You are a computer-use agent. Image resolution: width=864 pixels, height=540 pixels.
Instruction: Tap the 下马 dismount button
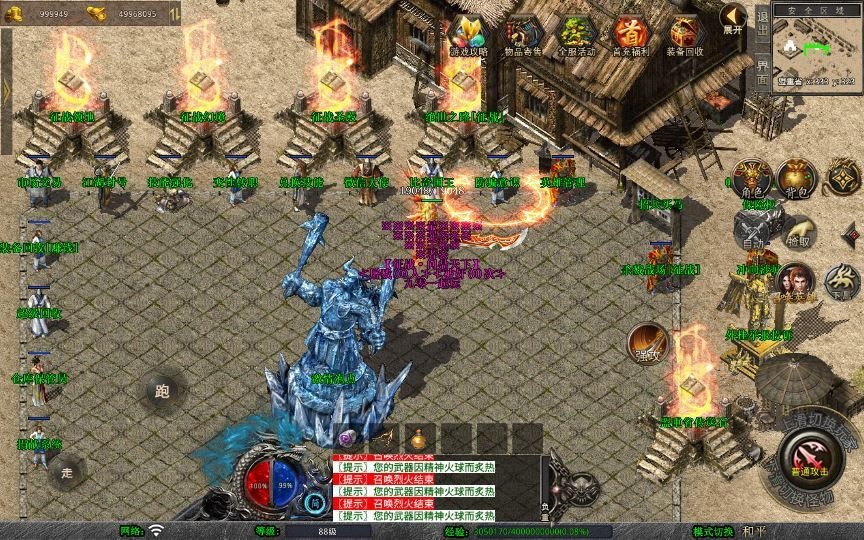coord(840,282)
